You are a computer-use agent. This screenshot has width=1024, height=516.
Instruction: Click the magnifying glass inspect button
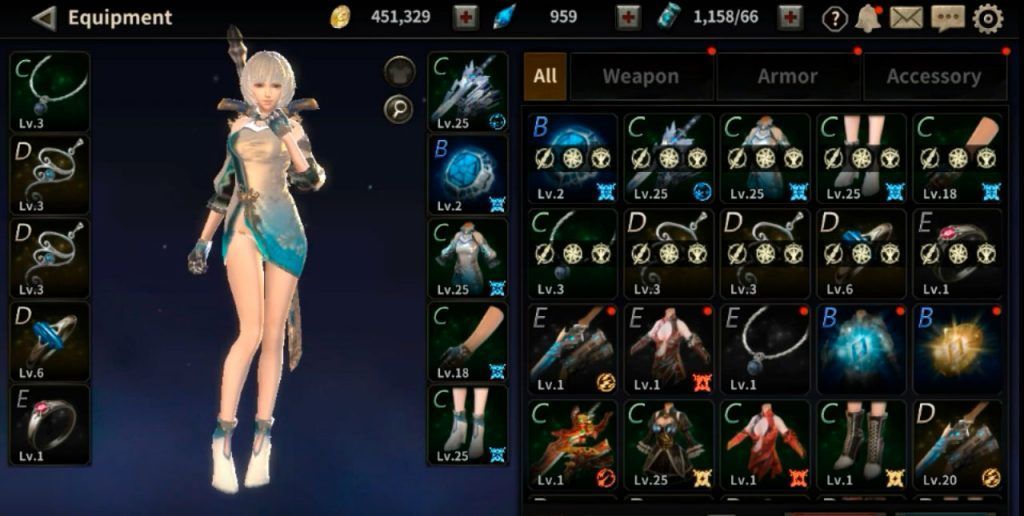399,109
